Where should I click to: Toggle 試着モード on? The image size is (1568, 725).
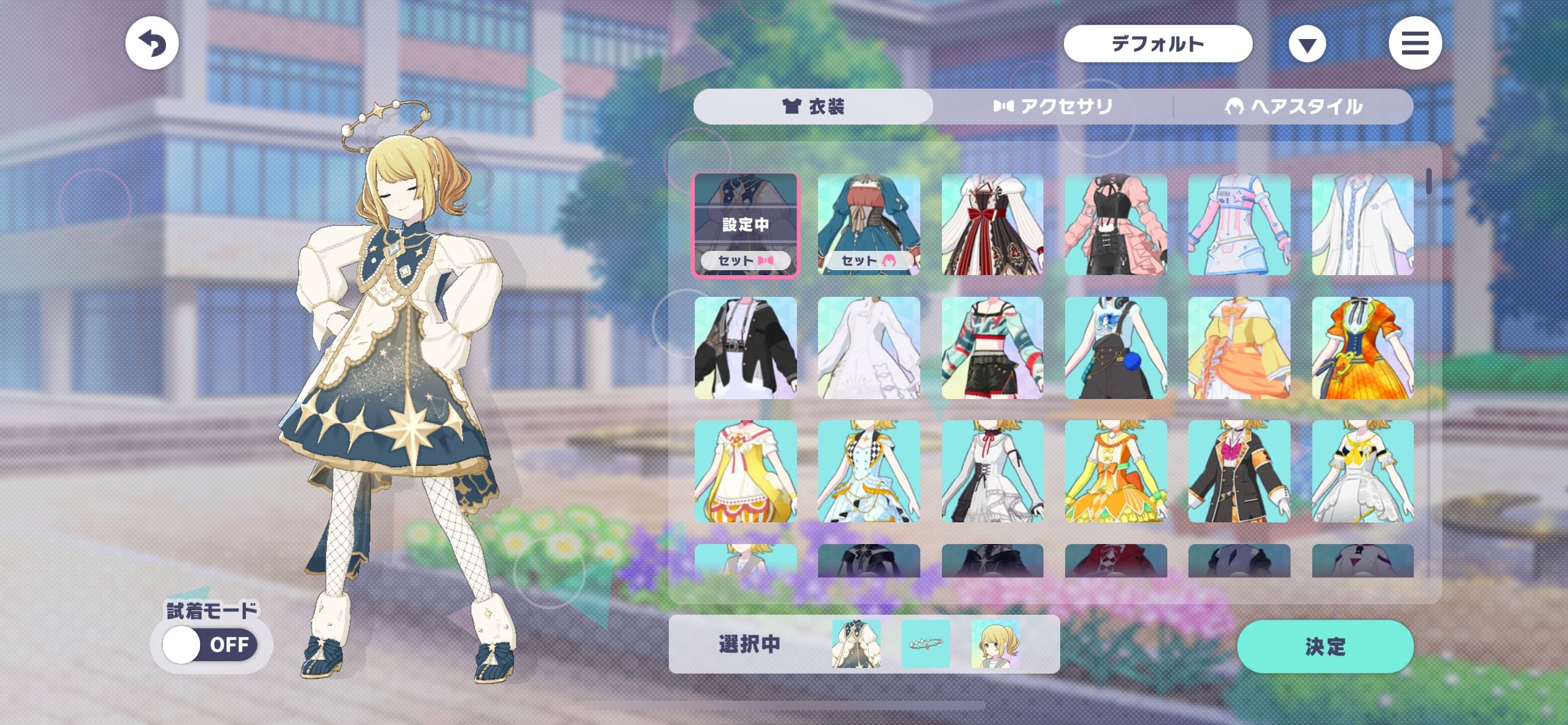211,644
